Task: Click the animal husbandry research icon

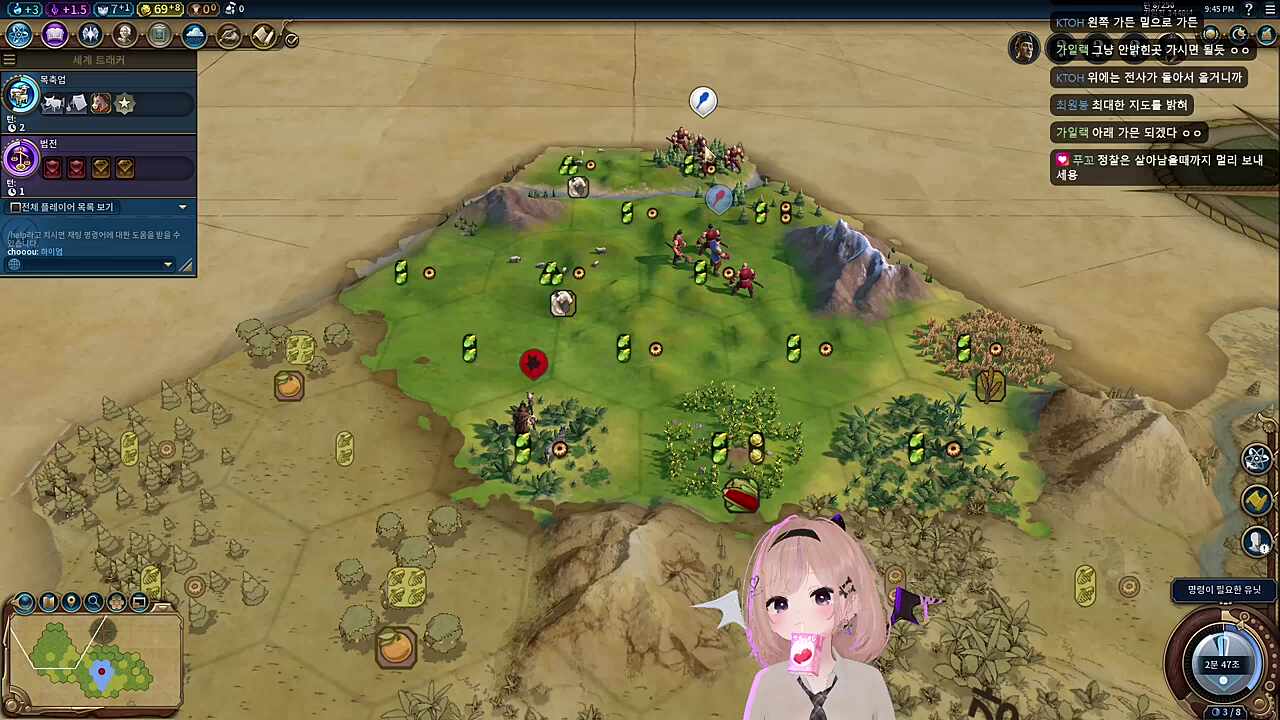Action: coord(21,96)
